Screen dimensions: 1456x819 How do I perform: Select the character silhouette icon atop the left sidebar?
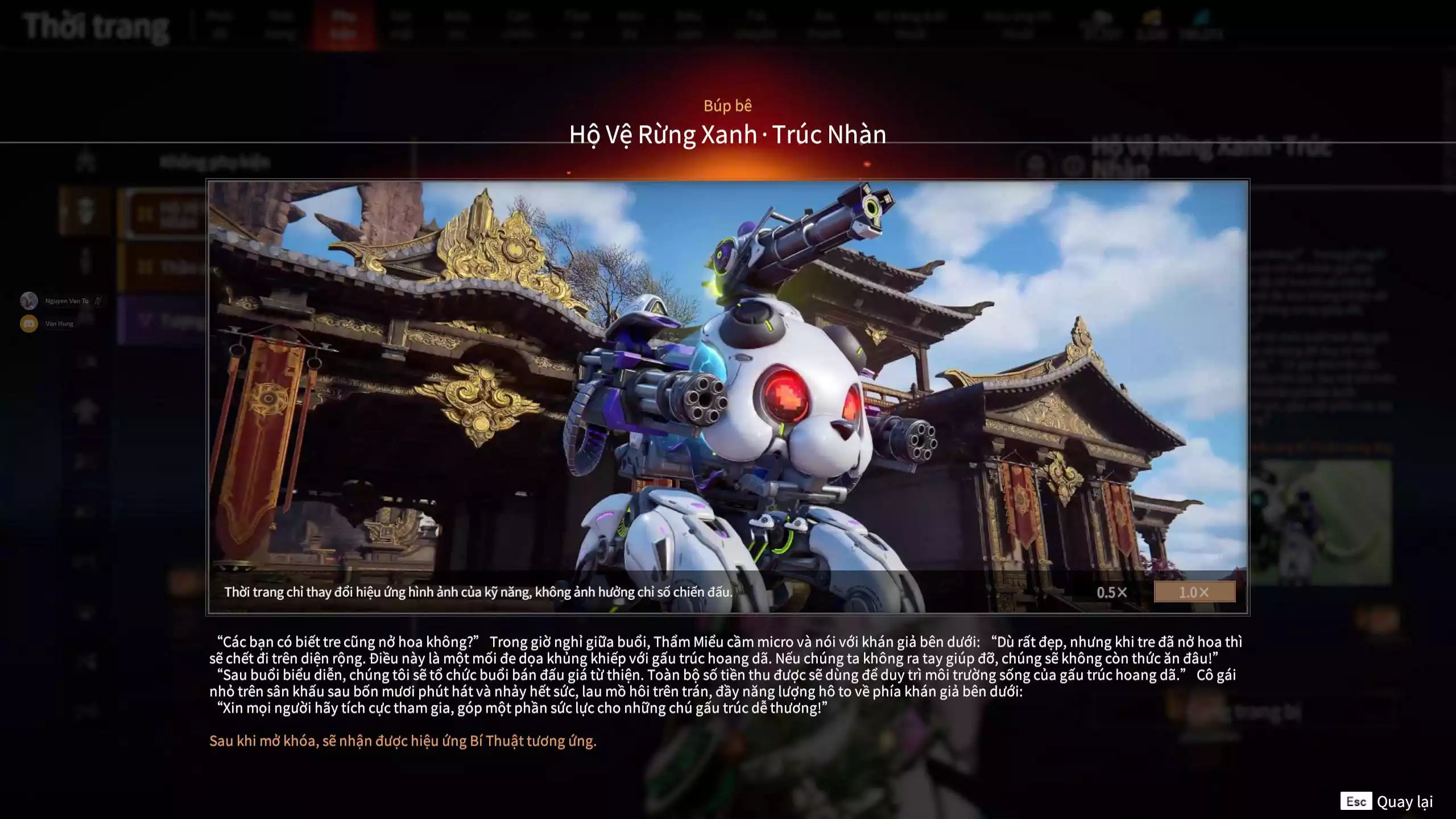click(86, 162)
